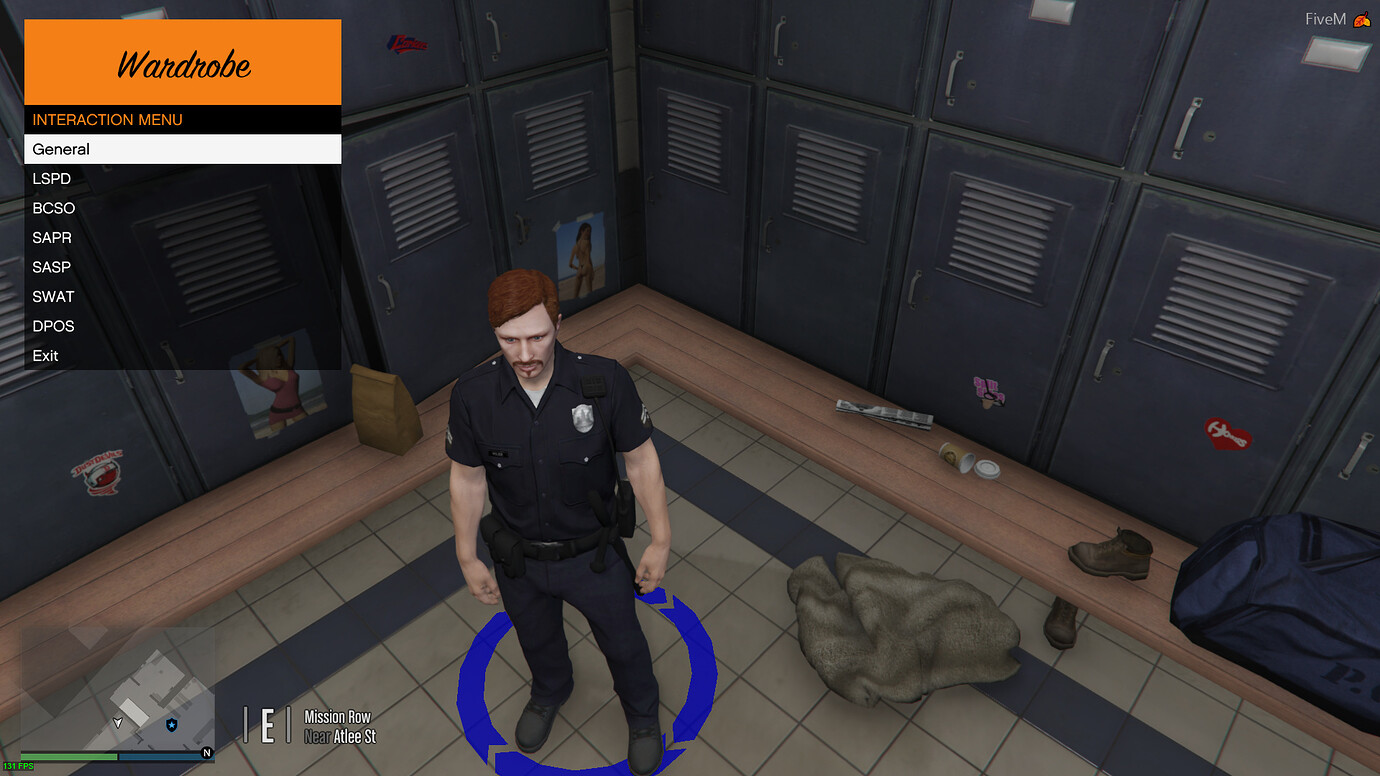The image size is (1380, 776).
Task: Open the DPOS wardrobe entry
Action: click(x=53, y=326)
